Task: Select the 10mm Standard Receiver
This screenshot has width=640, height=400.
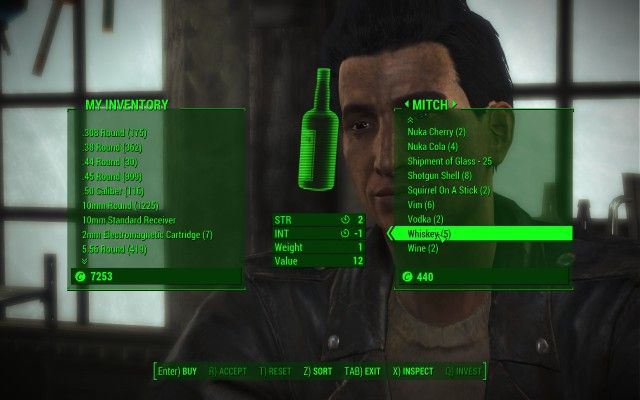Action: pyautogui.click(x=130, y=220)
